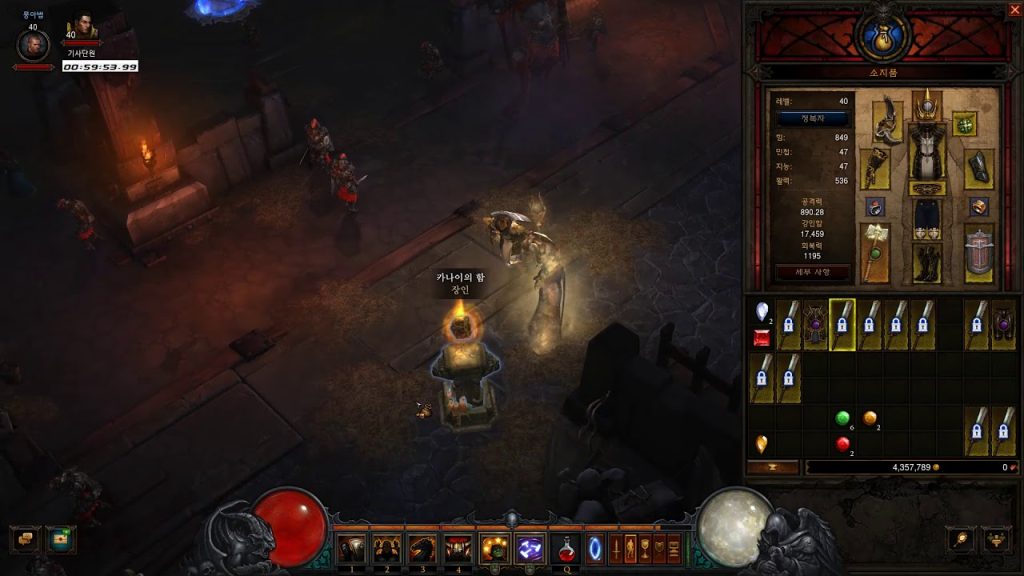Select the yellow-highlighted locked sword in inventory

[843, 325]
